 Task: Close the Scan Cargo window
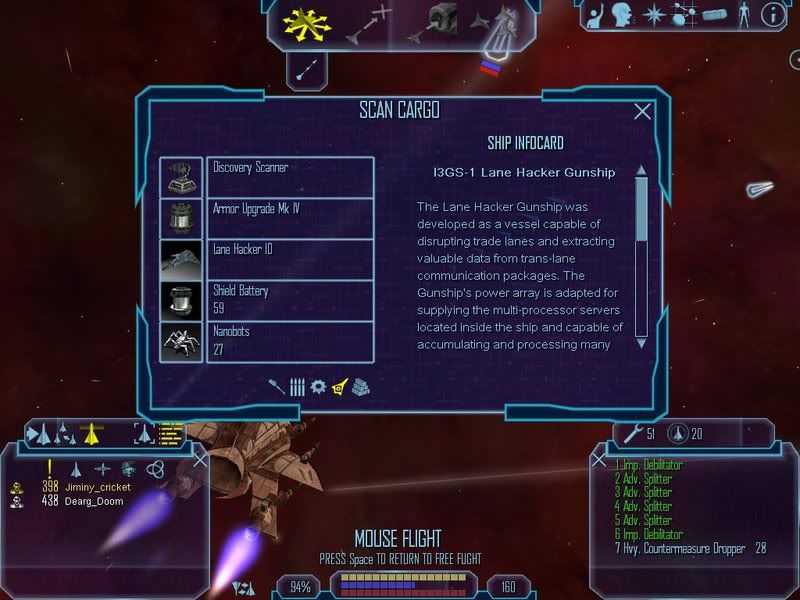(643, 112)
